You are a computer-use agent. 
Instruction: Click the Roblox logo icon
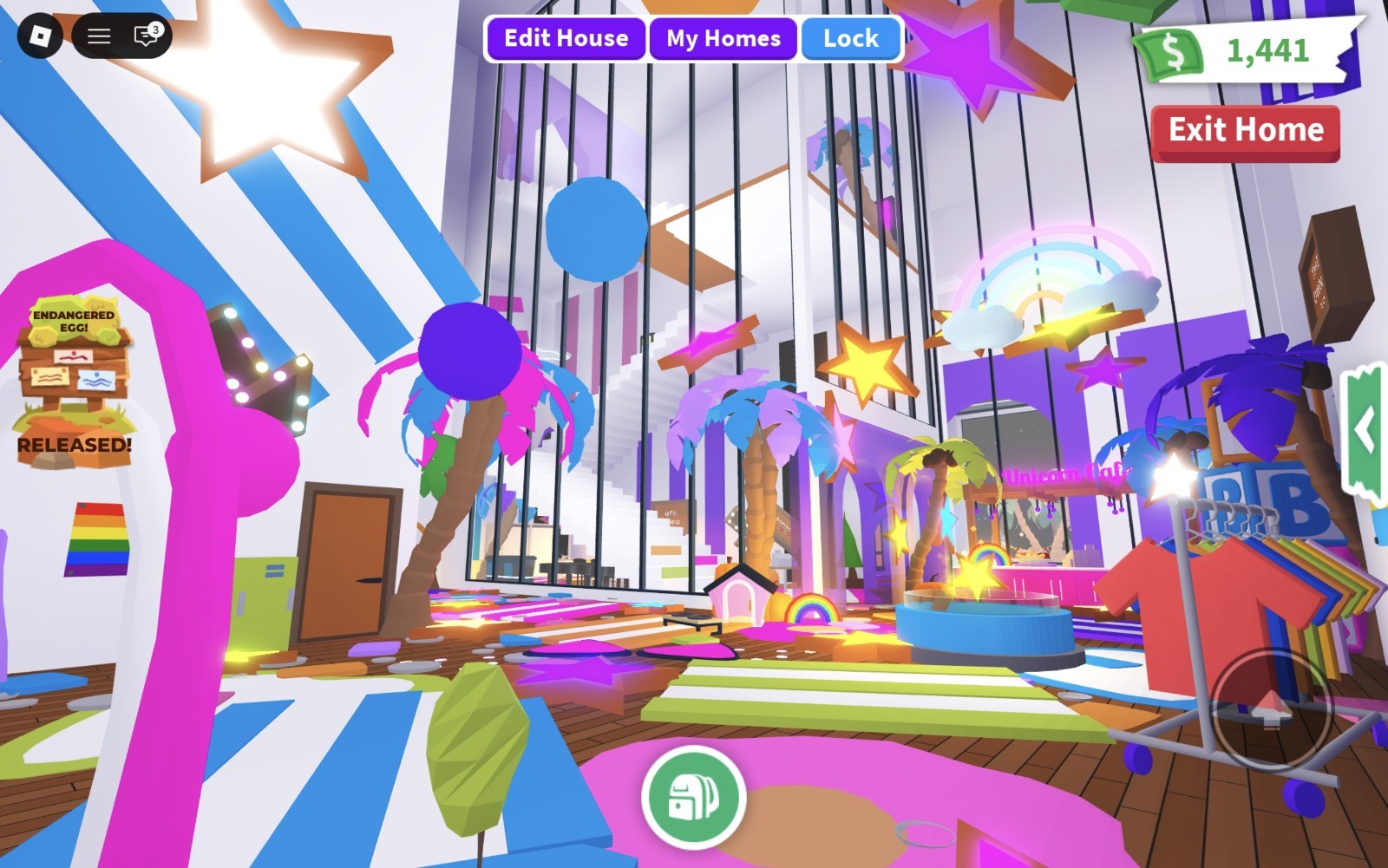click(43, 36)
